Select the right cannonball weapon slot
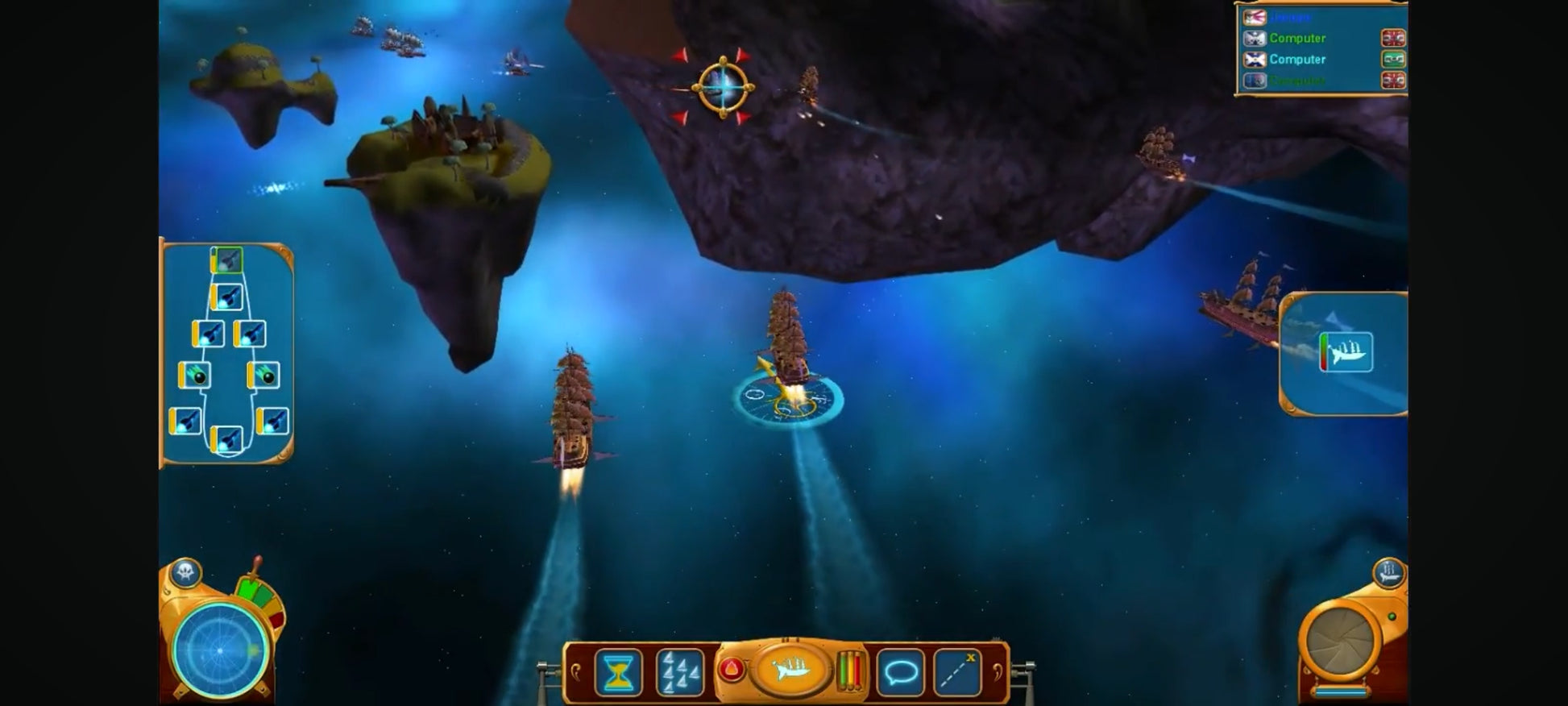The width and height of the screenshot is (1568, 706). click(263, 376)
